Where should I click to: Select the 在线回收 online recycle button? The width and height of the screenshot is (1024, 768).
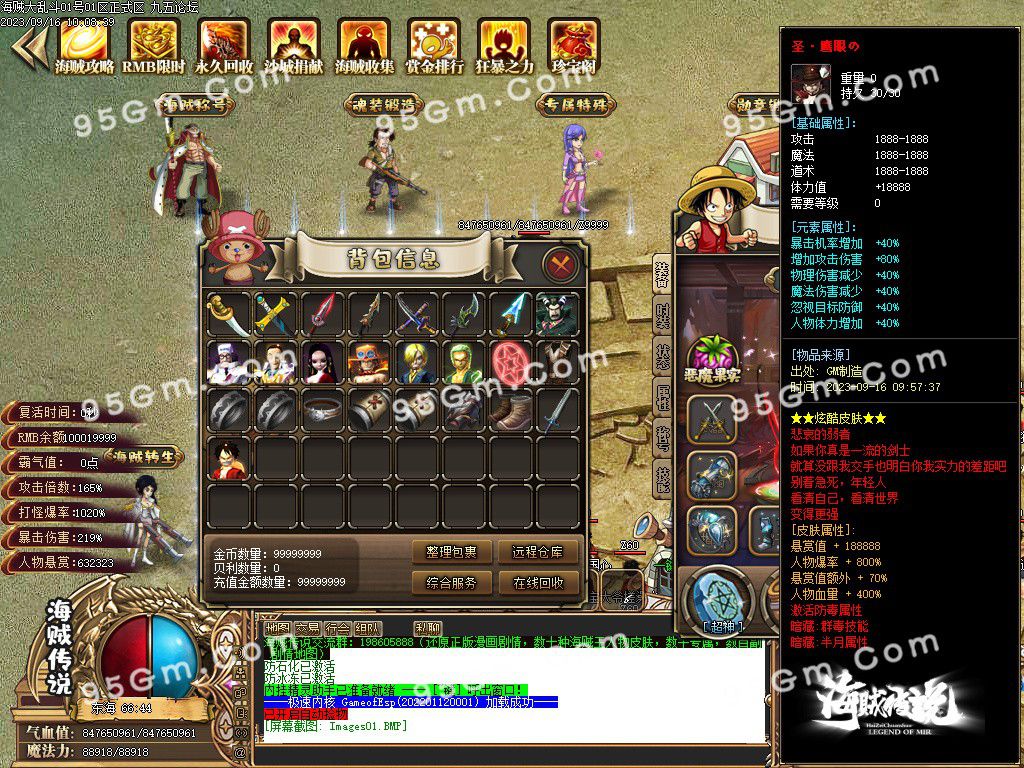coord(538,582)
